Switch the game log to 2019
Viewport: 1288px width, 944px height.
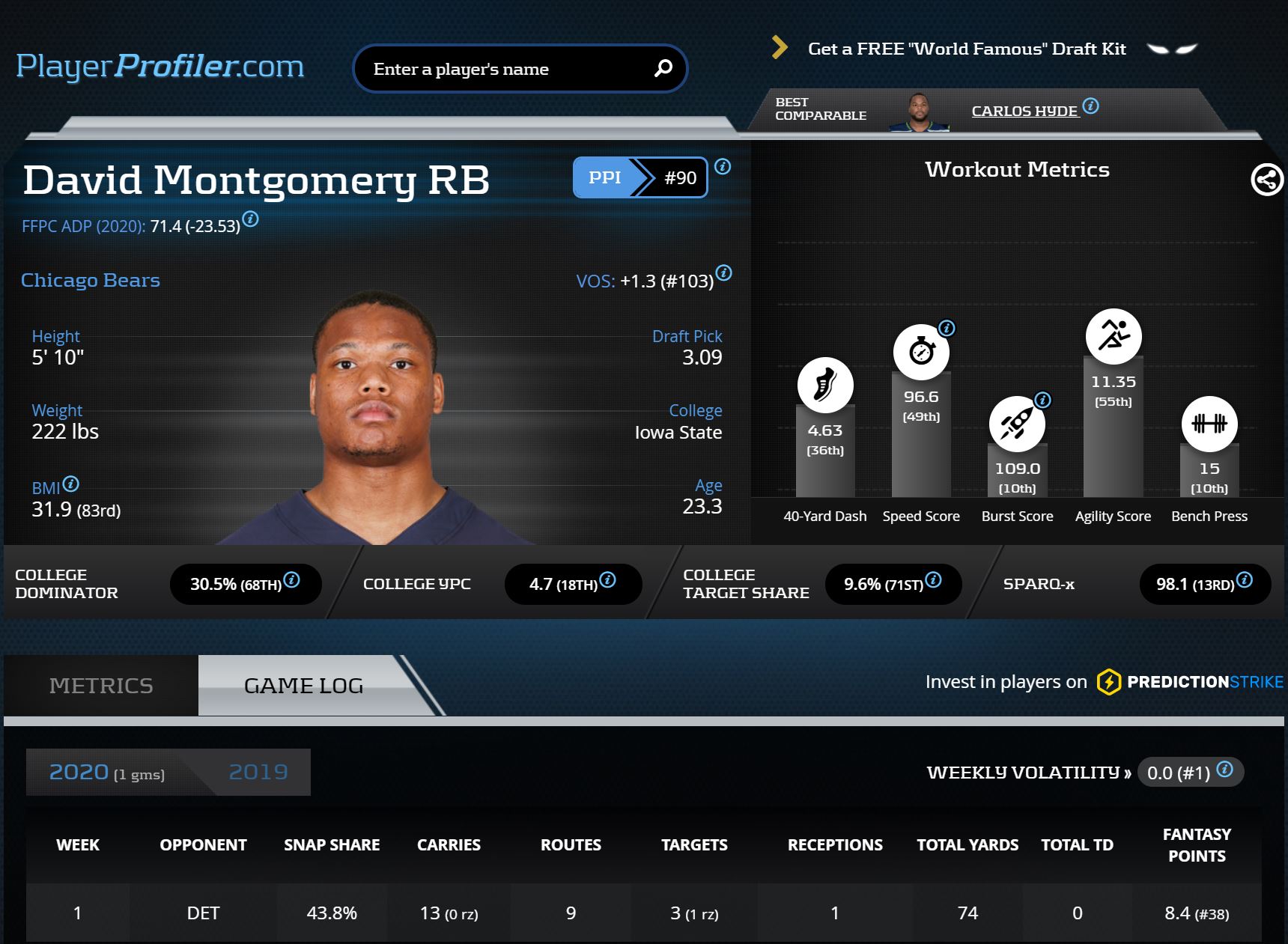(258, 772)
